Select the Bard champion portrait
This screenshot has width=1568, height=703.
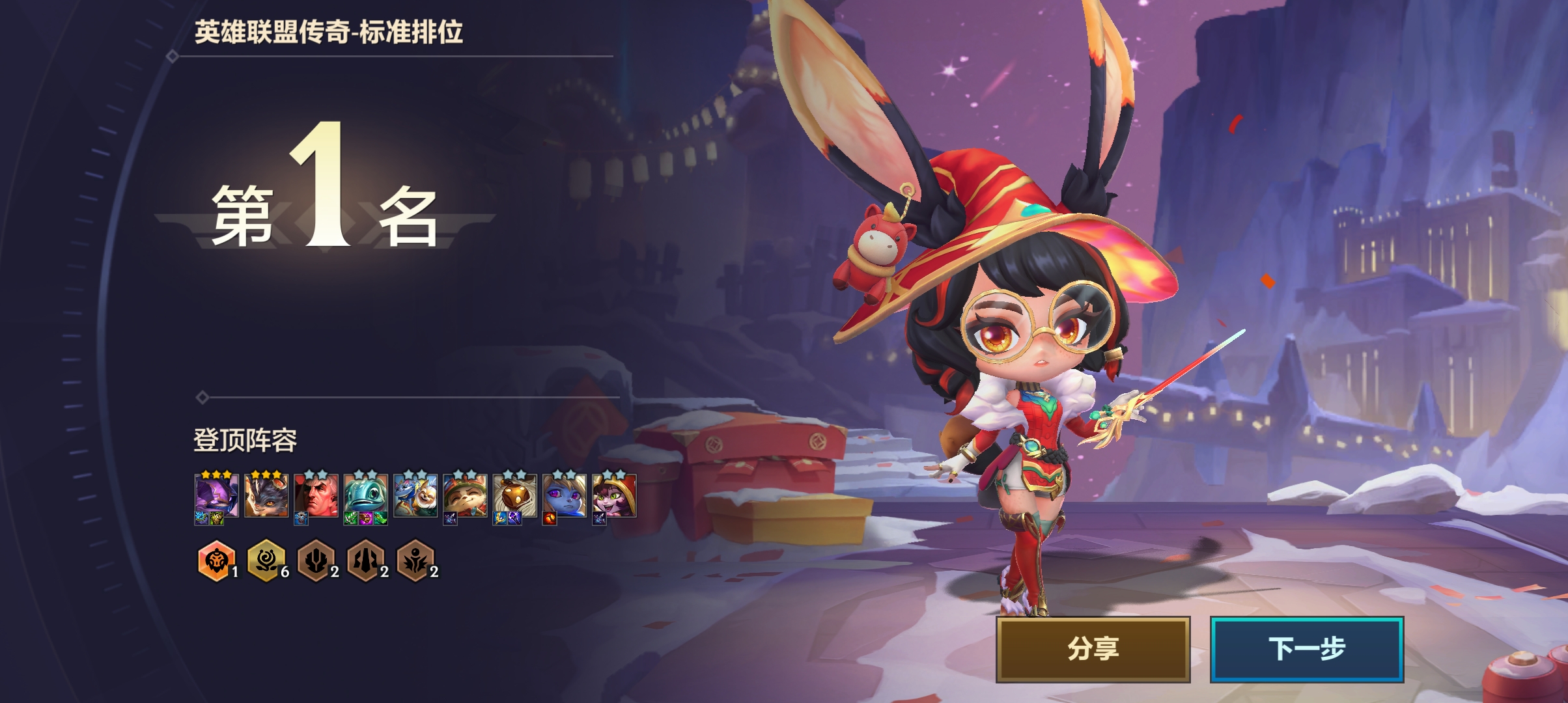[514, 495]
